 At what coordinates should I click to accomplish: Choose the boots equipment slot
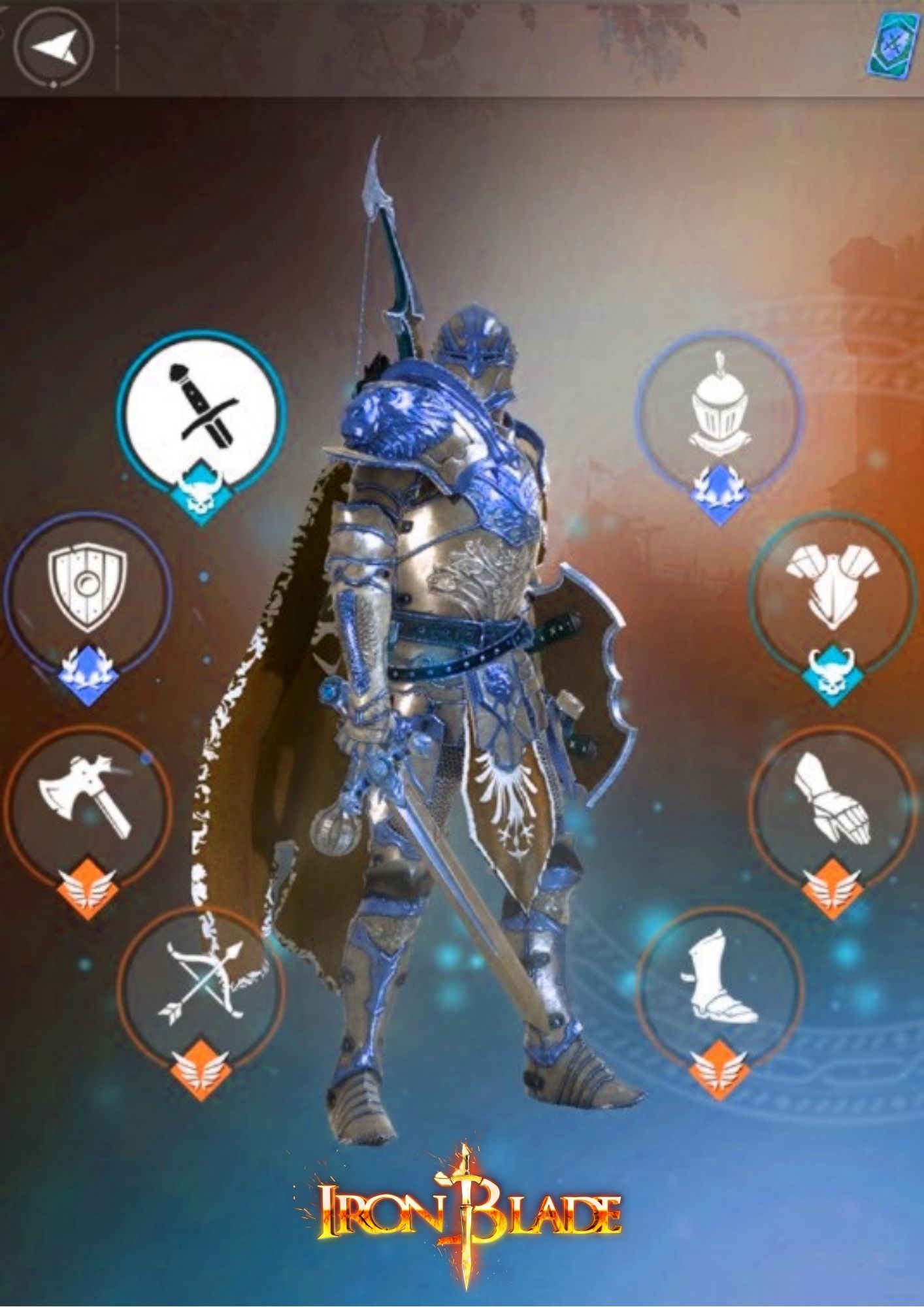(x=719, y=989)
